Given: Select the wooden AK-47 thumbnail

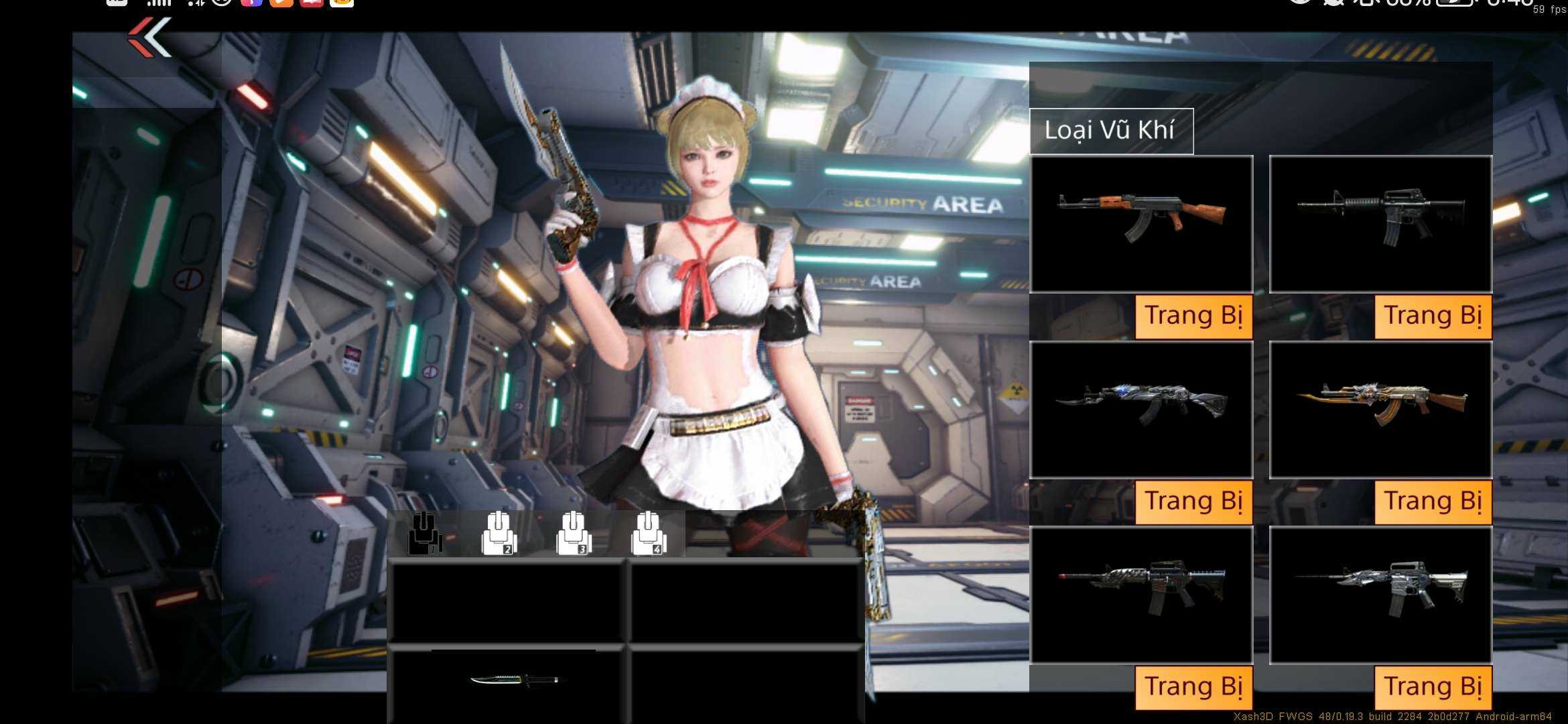Looking at the screenshot, I should tap(1141, 224).
